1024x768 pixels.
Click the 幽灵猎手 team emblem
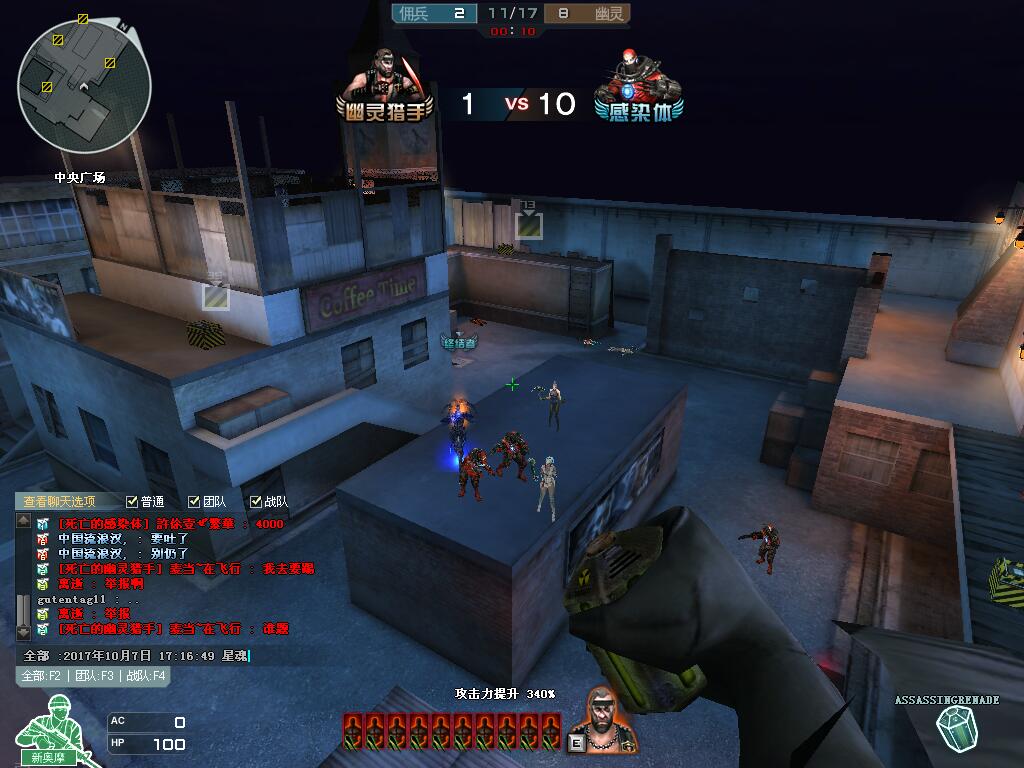386,86
